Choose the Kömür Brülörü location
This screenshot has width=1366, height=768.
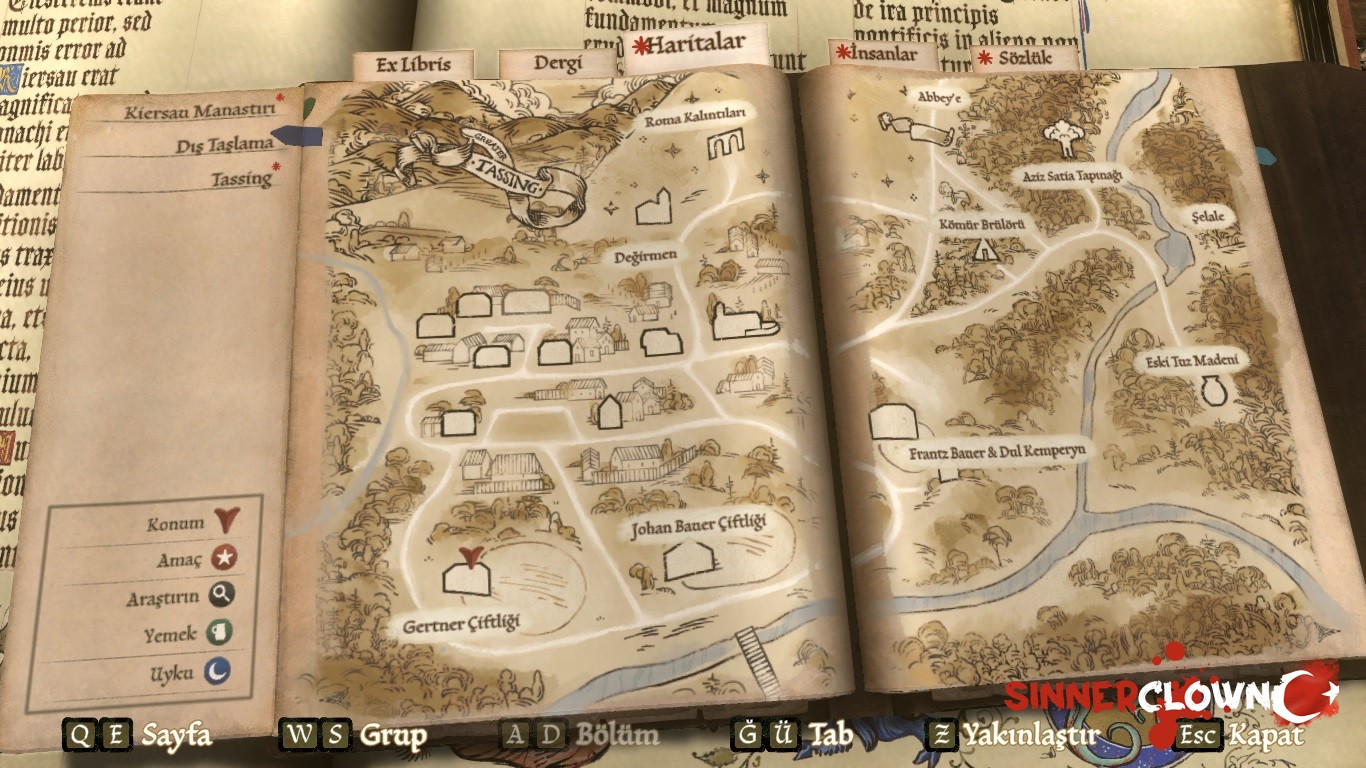point(986,247)
